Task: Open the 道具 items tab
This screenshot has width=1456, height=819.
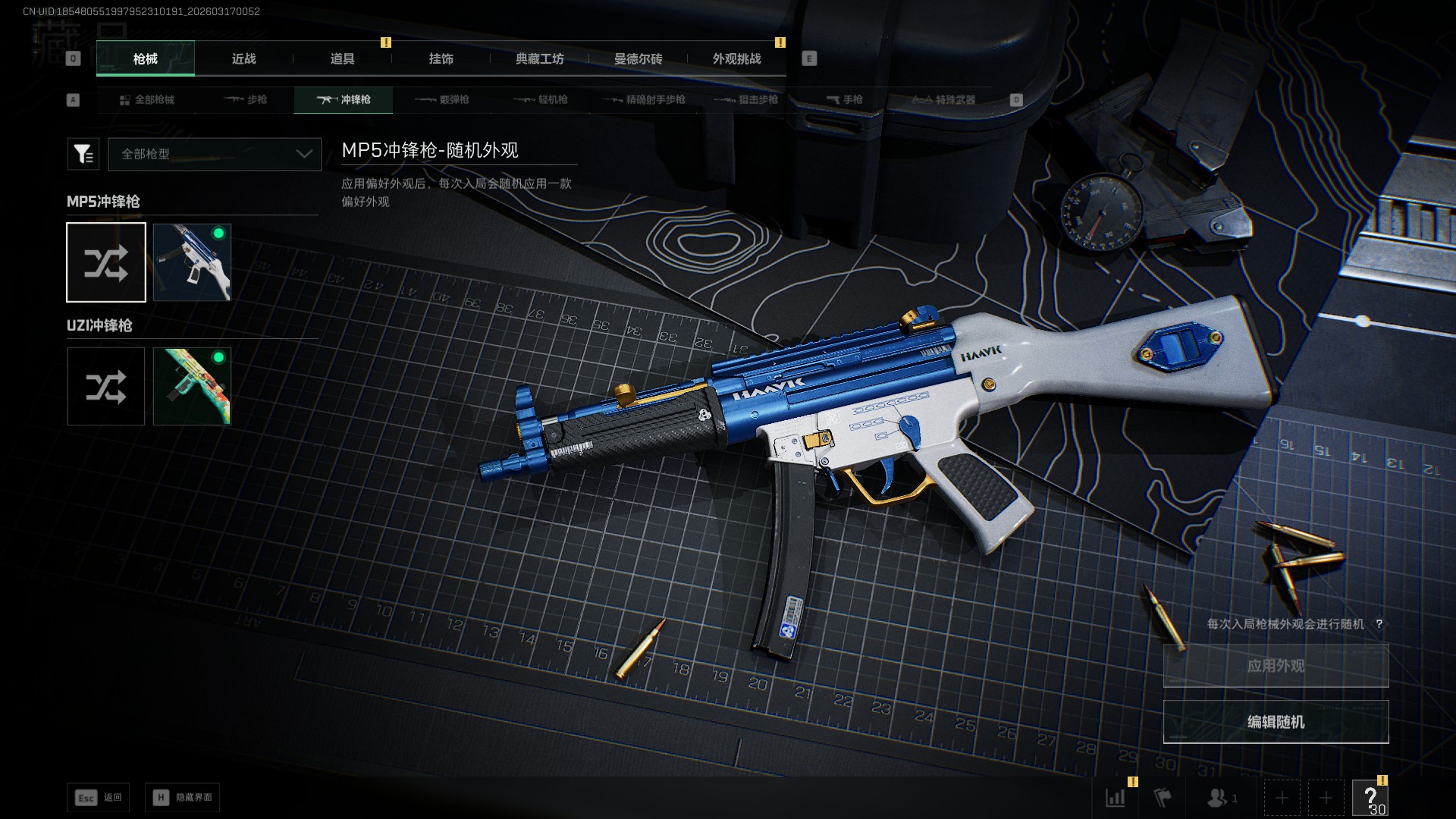Action: coord(342,59)
